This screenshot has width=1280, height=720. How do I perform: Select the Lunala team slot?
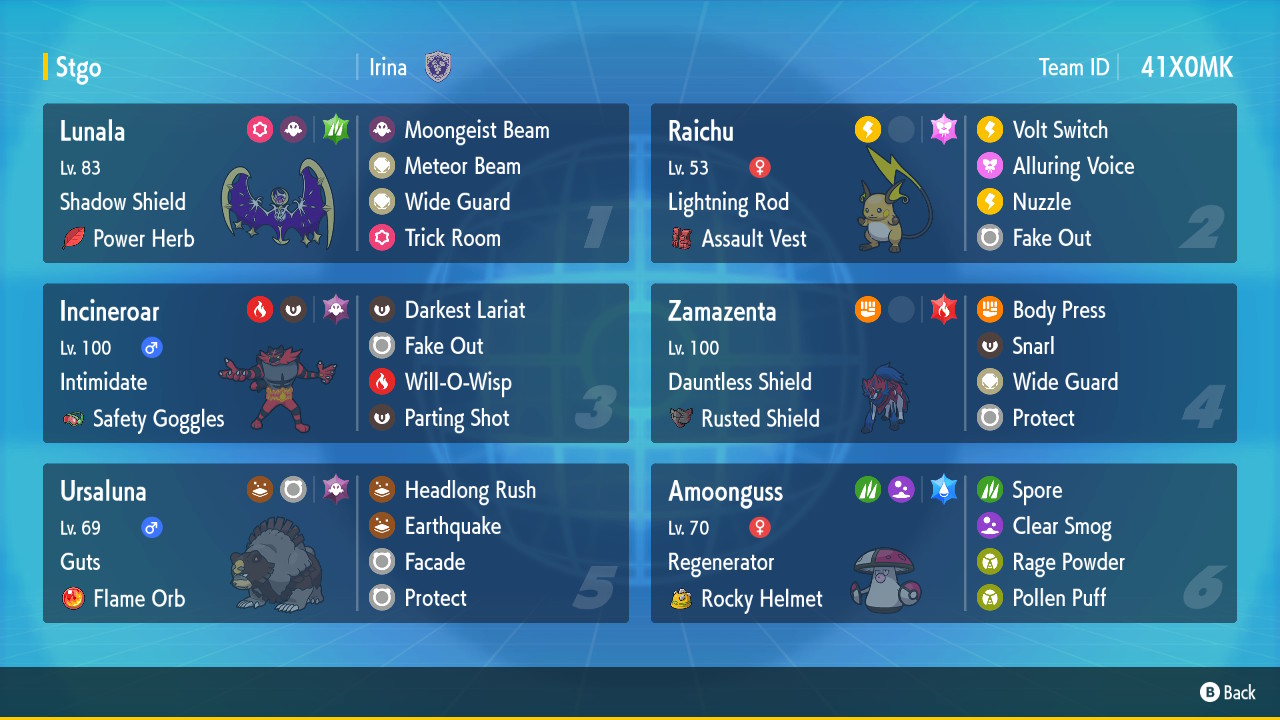click(335, 183)
